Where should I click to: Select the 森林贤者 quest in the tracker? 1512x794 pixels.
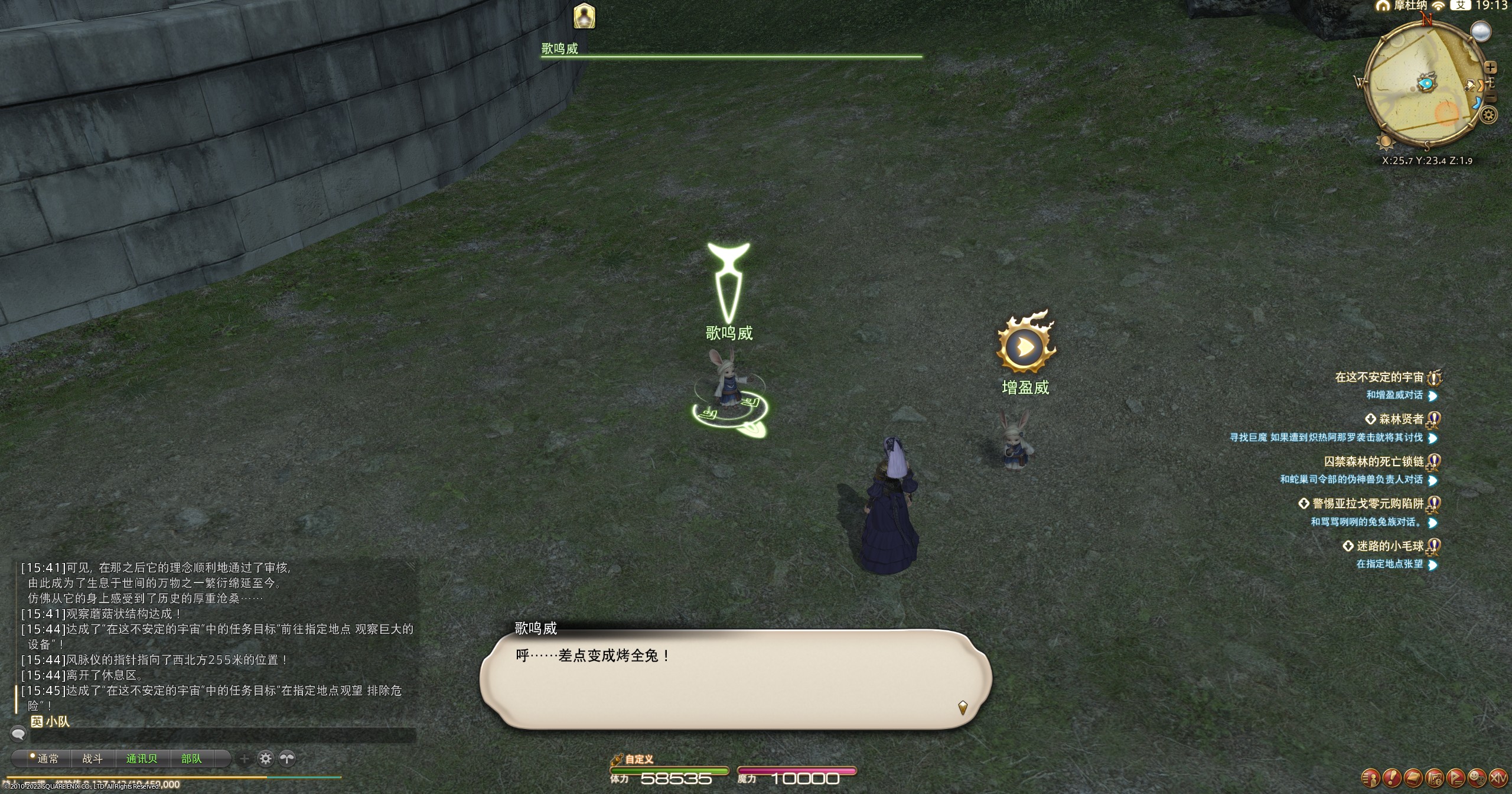(1400, 419)
